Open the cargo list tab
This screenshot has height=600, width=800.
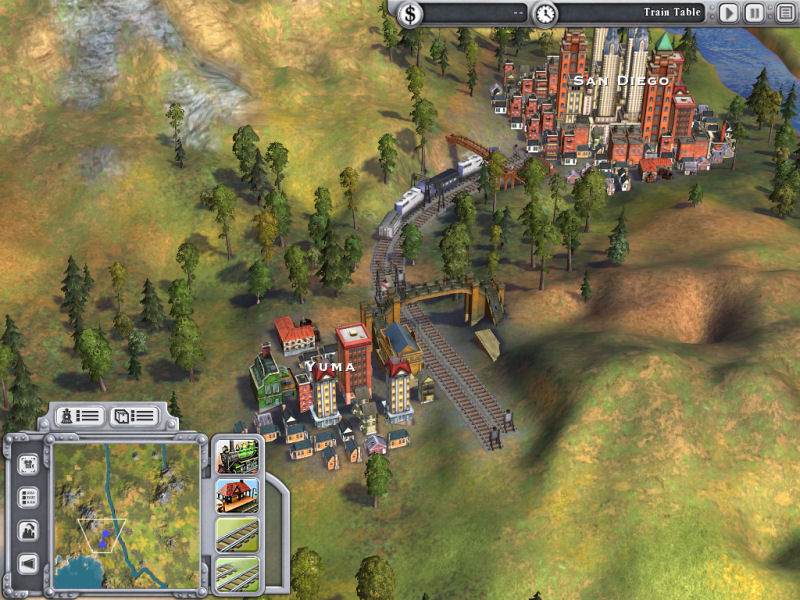point(133,415)
